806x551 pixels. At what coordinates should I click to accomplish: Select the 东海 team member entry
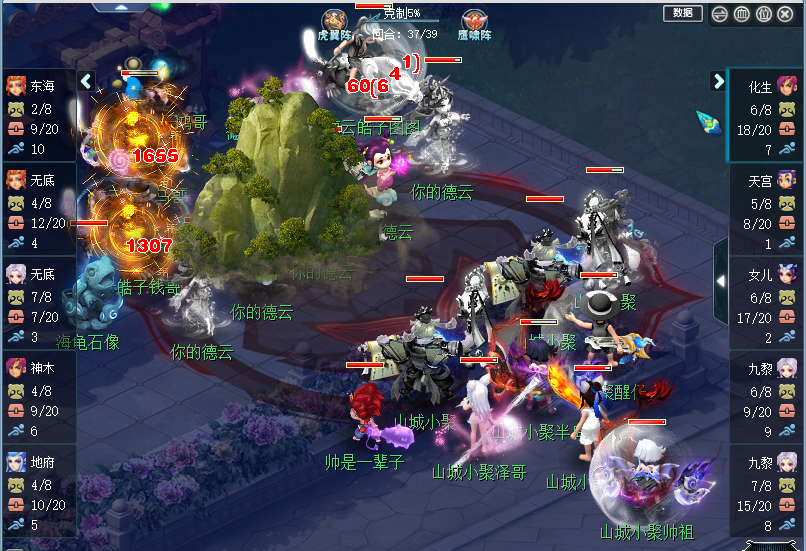38,117
